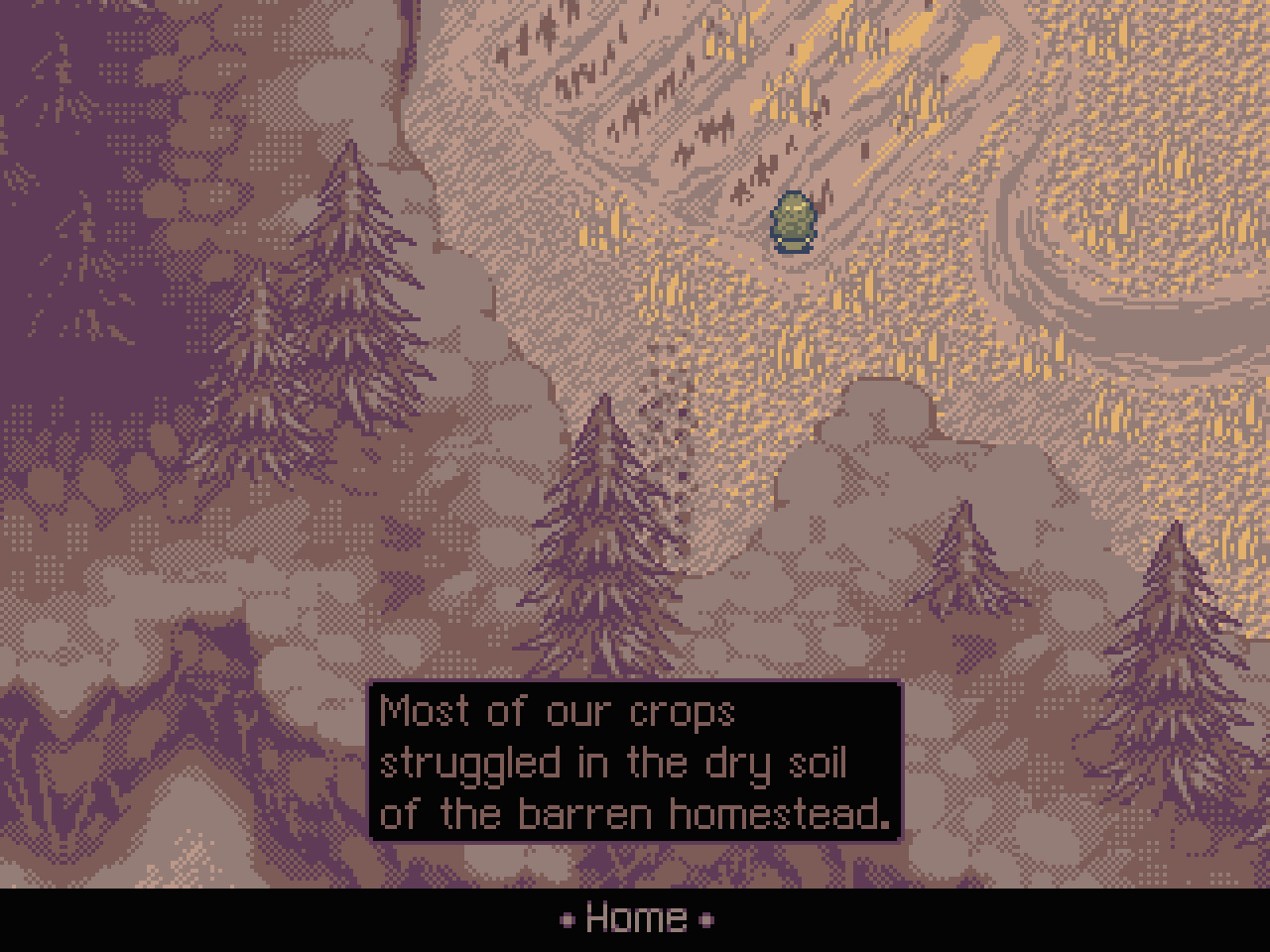Select the Home tab at screen bottom
1270x952 pixels.
(x=635, y=917)
